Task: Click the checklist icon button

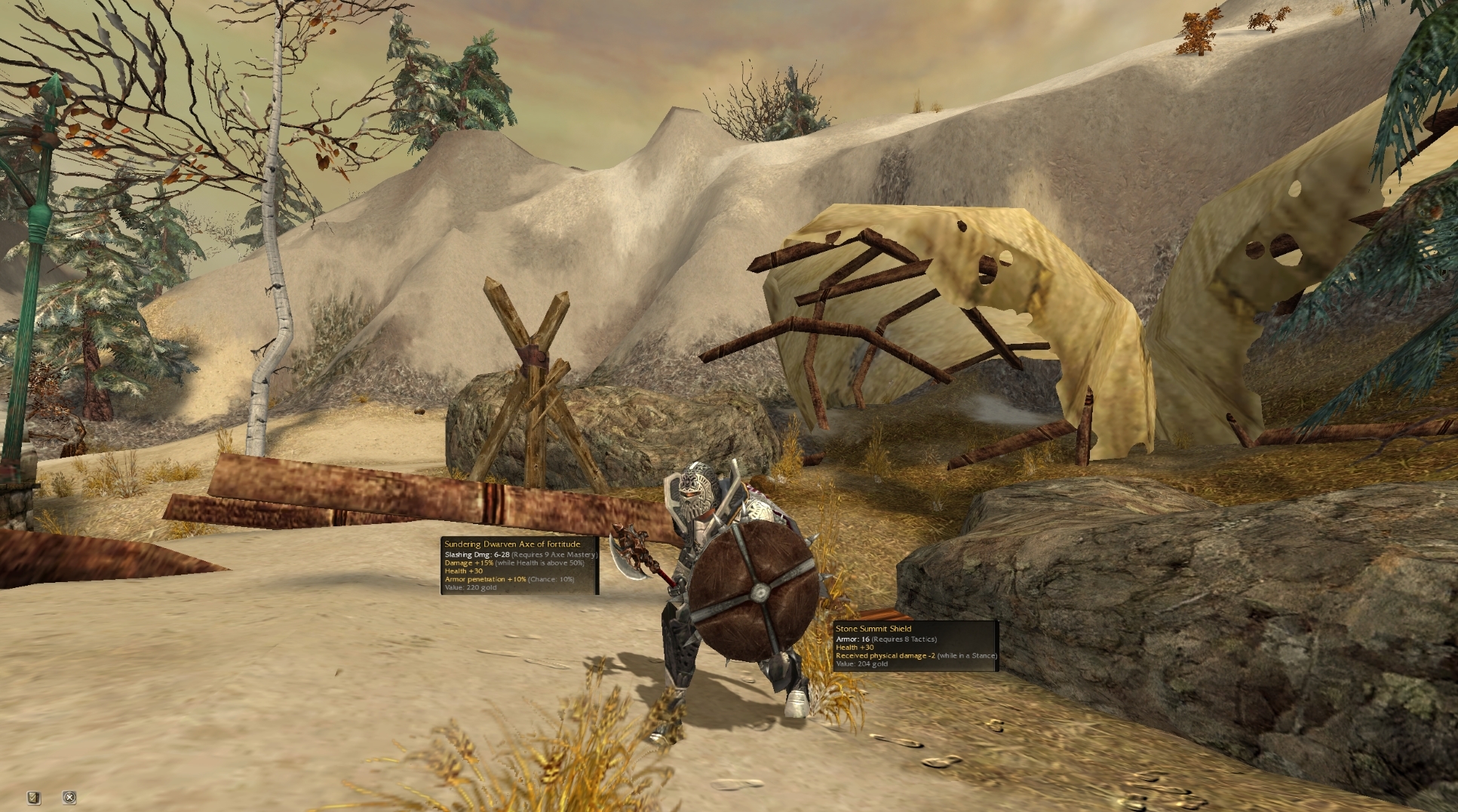Action: (x=33, y=797)
